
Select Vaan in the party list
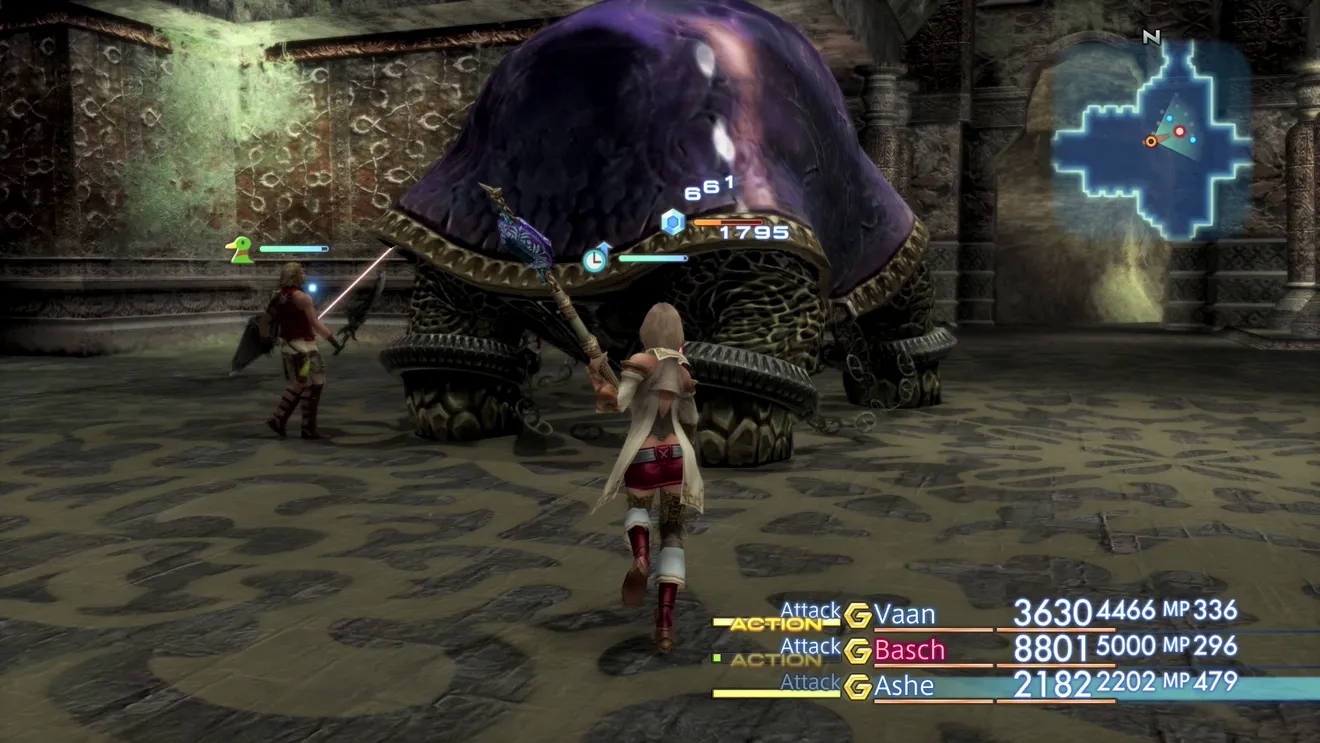point(904,614)
